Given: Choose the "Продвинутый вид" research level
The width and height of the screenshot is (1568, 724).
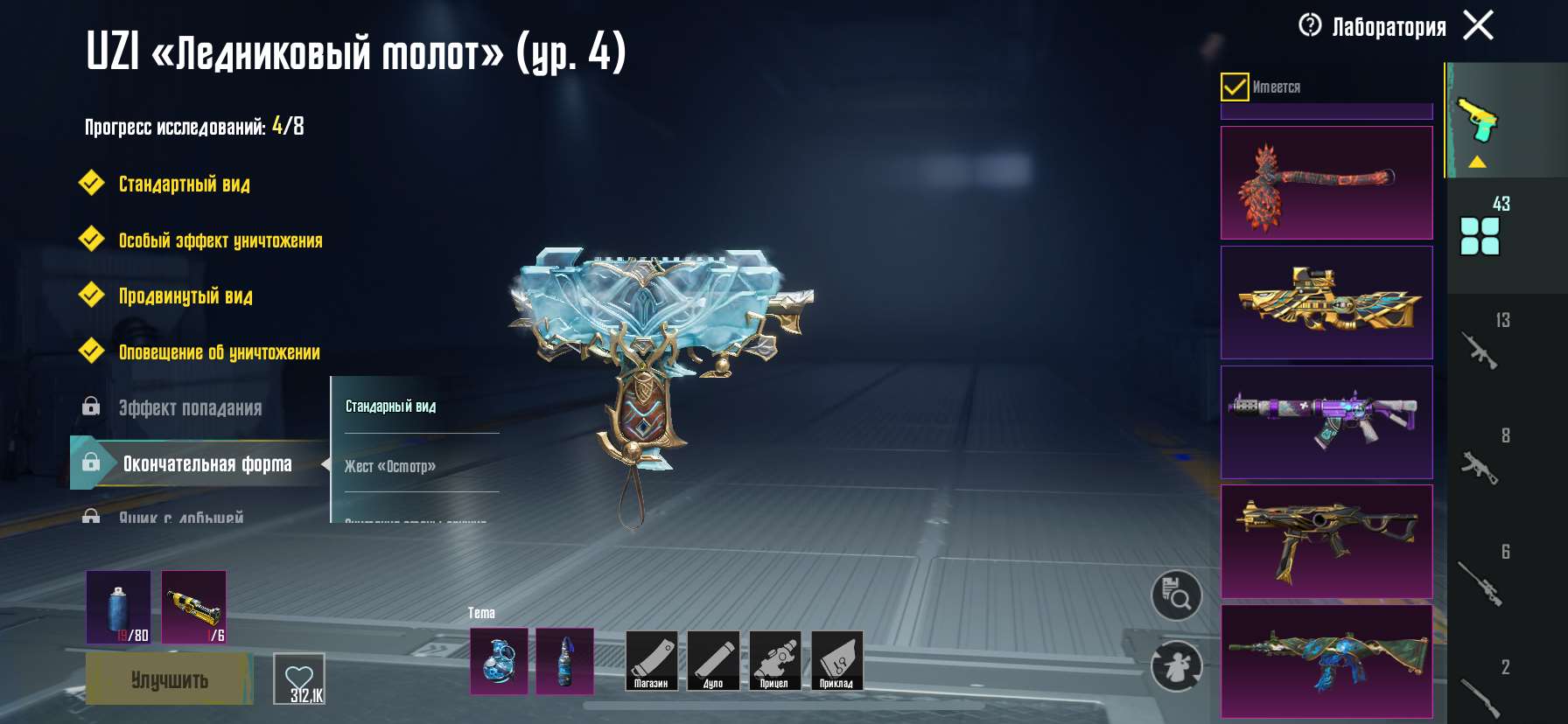Looking at the screenshot, I should (185, 296).
